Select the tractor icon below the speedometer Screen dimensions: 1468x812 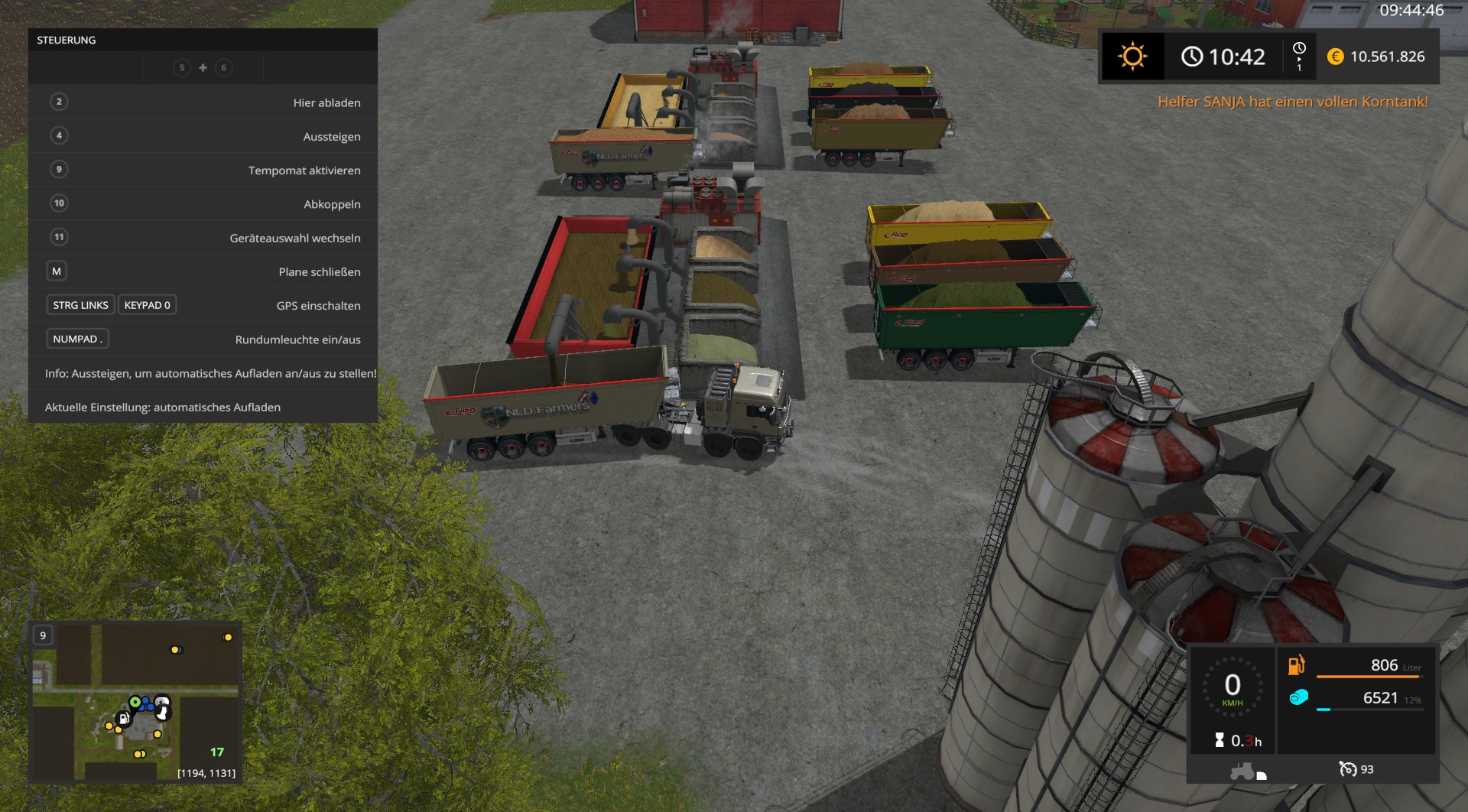coord(1242,771)
